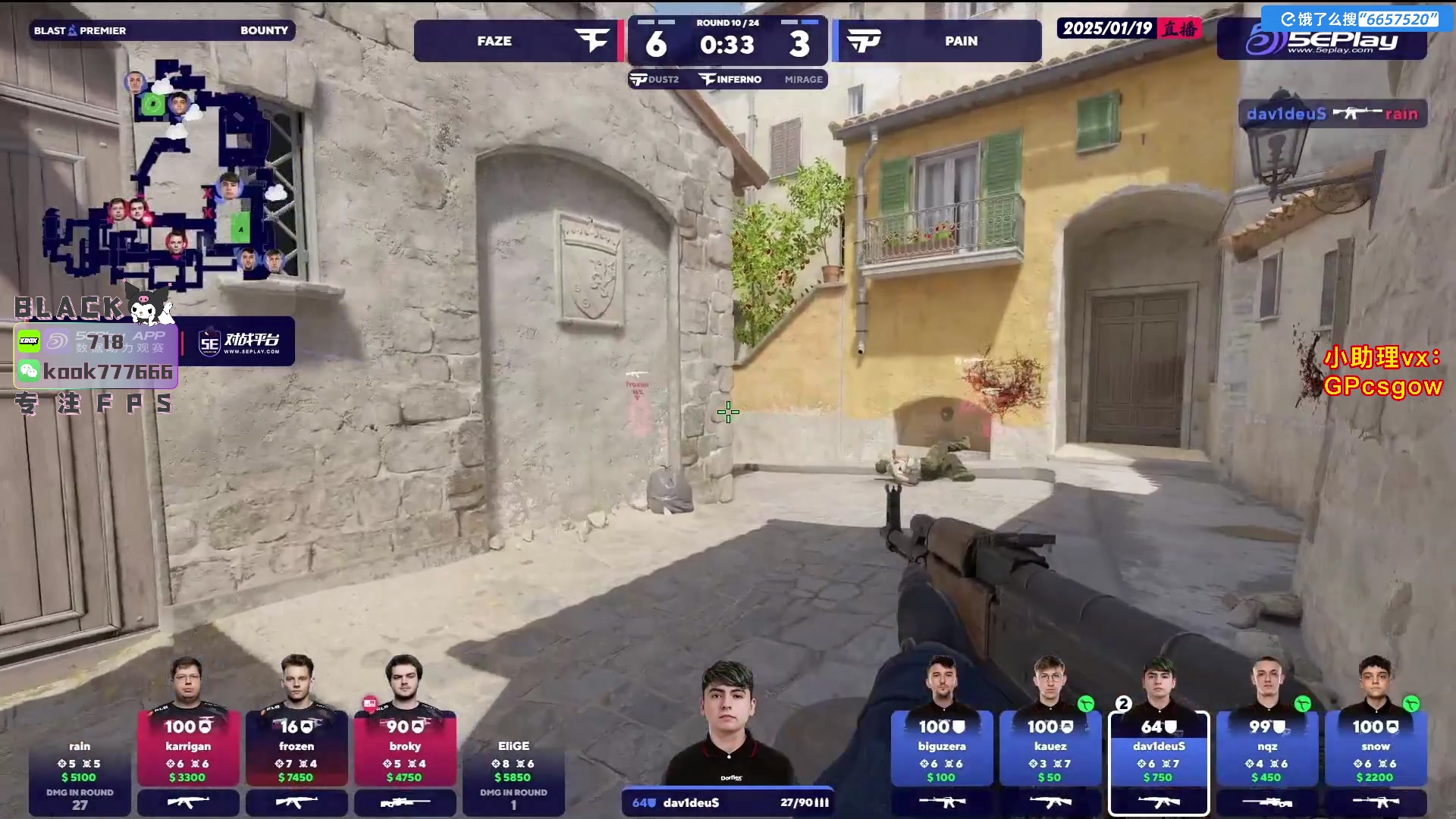Click the BLAST Premier Bounty banner
Image resolution: width=1456 pixels, height=819 pixels.
tap(162, 30)
